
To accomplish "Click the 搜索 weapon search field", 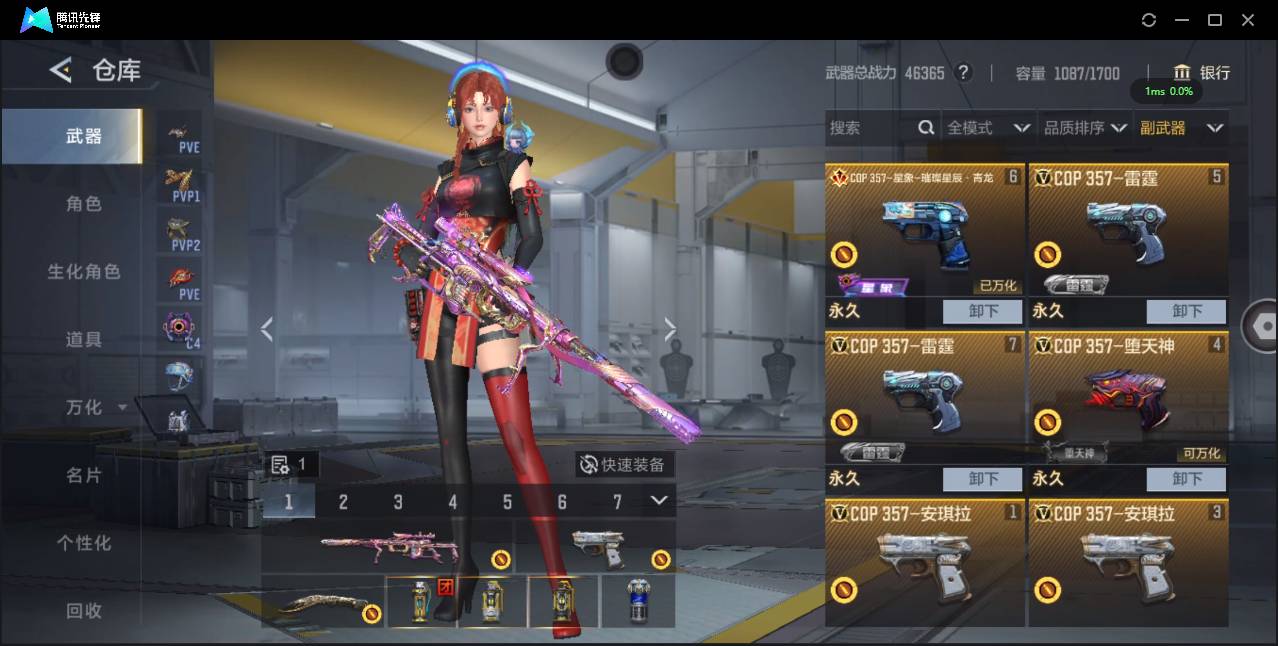I will [x=870, y=128].
